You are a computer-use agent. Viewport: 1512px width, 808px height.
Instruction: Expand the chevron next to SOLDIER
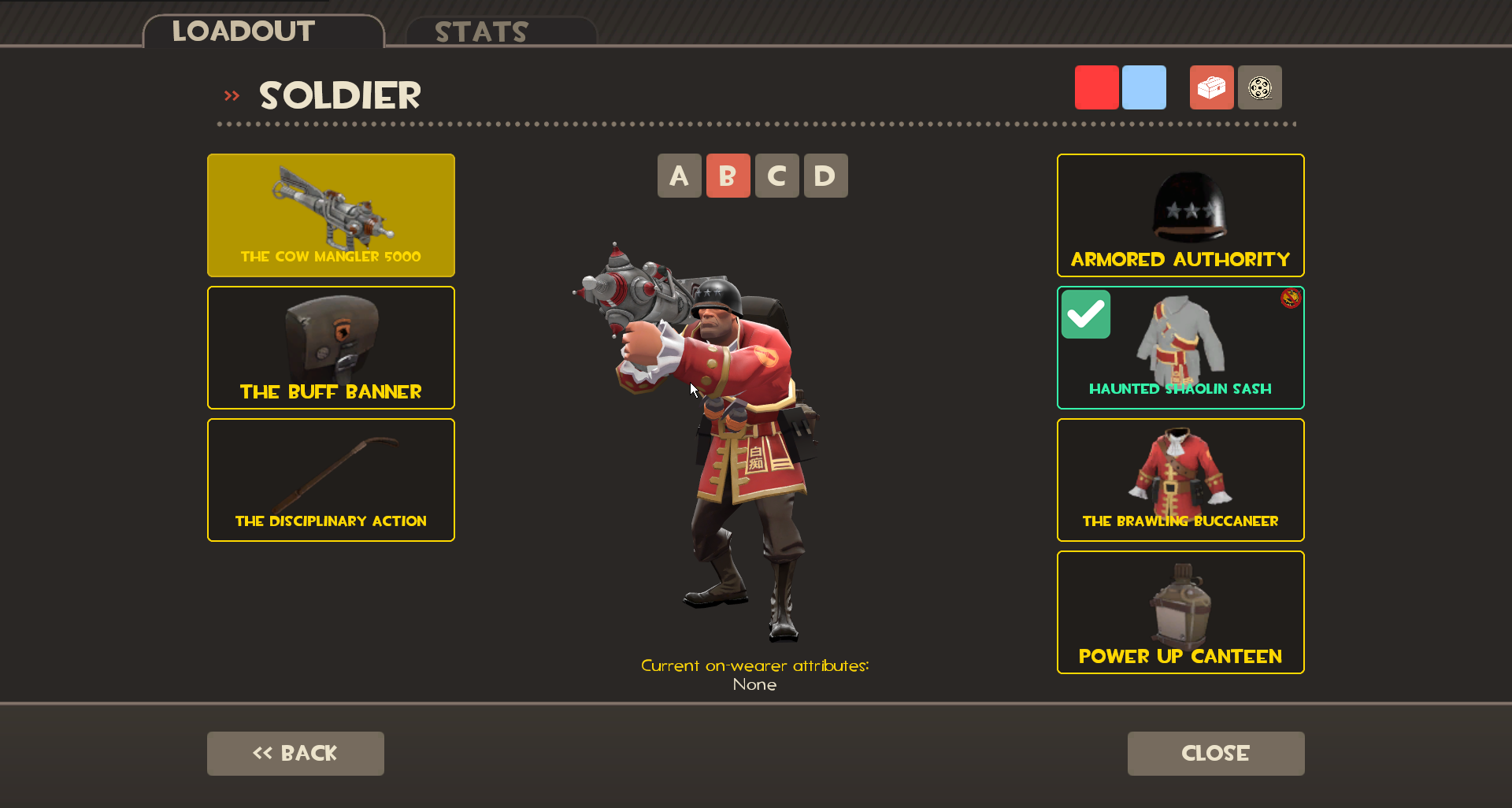(x=231, y=95)
